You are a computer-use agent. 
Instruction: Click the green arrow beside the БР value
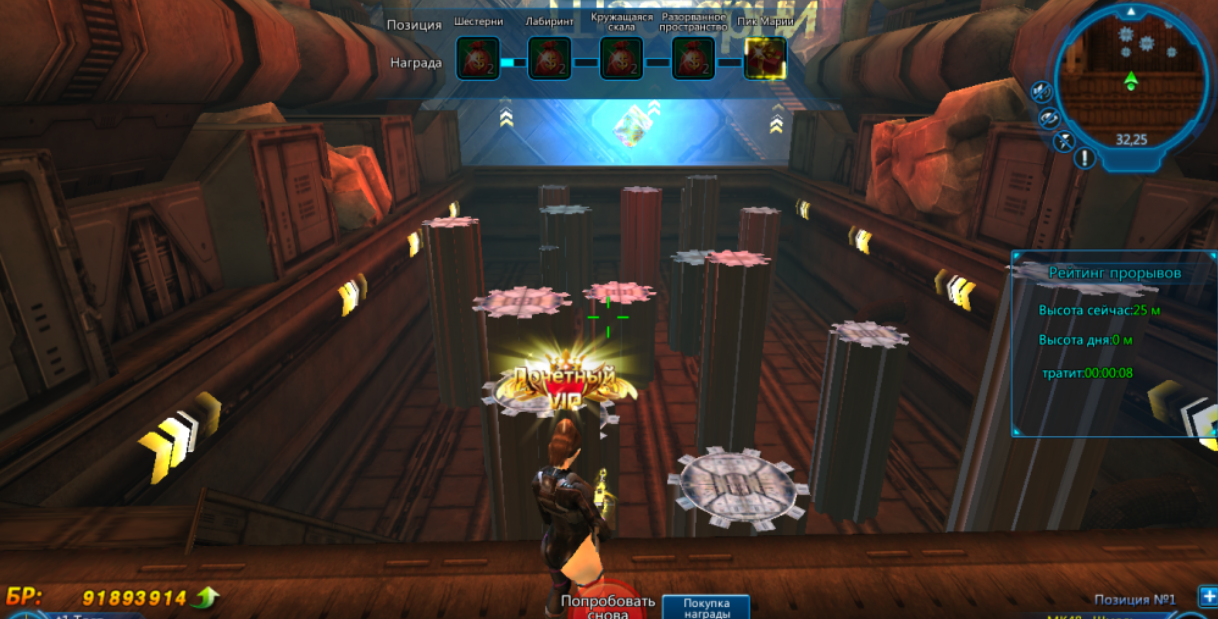tap(207, 598)
